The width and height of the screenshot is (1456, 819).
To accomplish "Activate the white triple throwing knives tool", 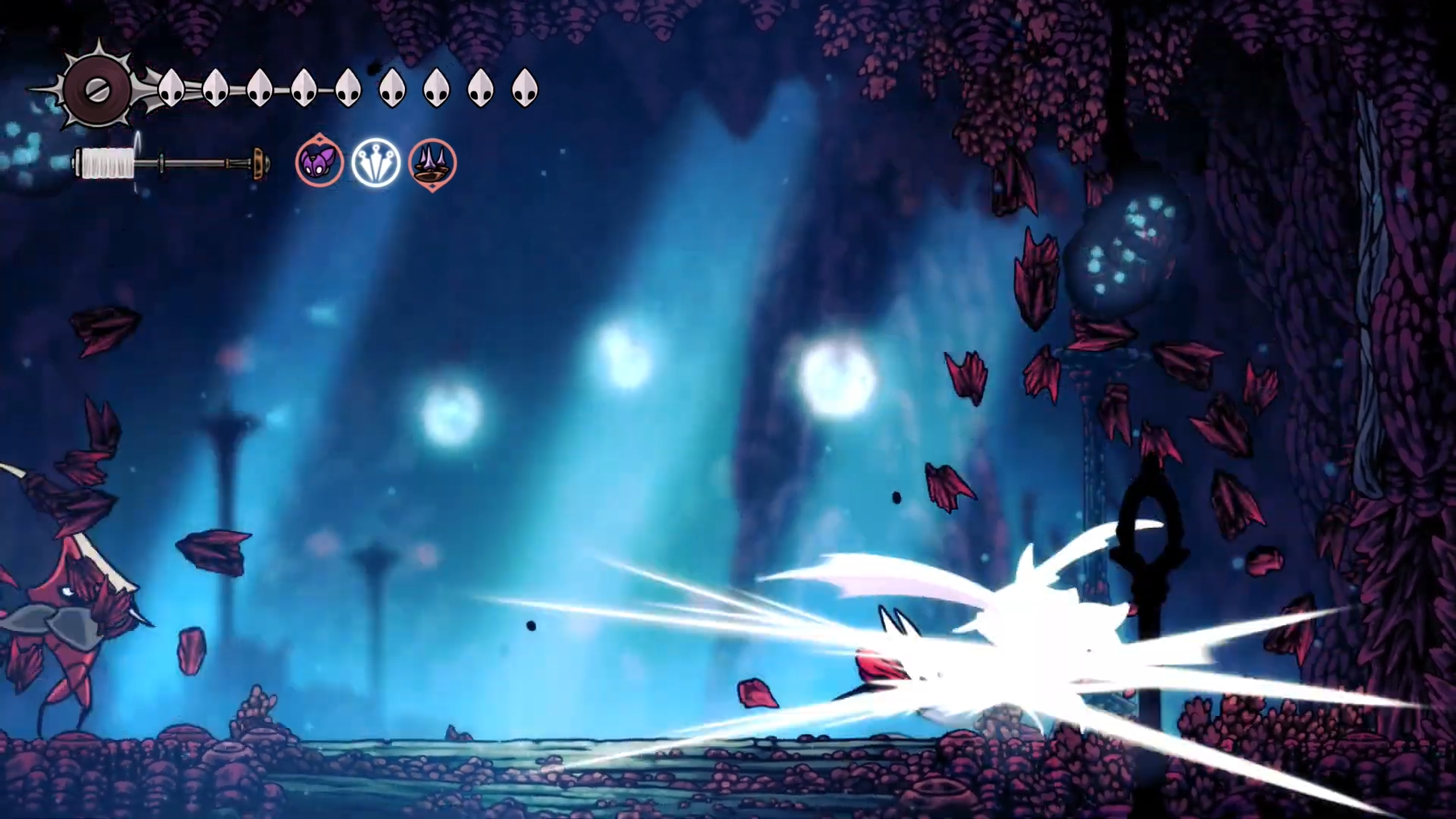I will point(376,162).
